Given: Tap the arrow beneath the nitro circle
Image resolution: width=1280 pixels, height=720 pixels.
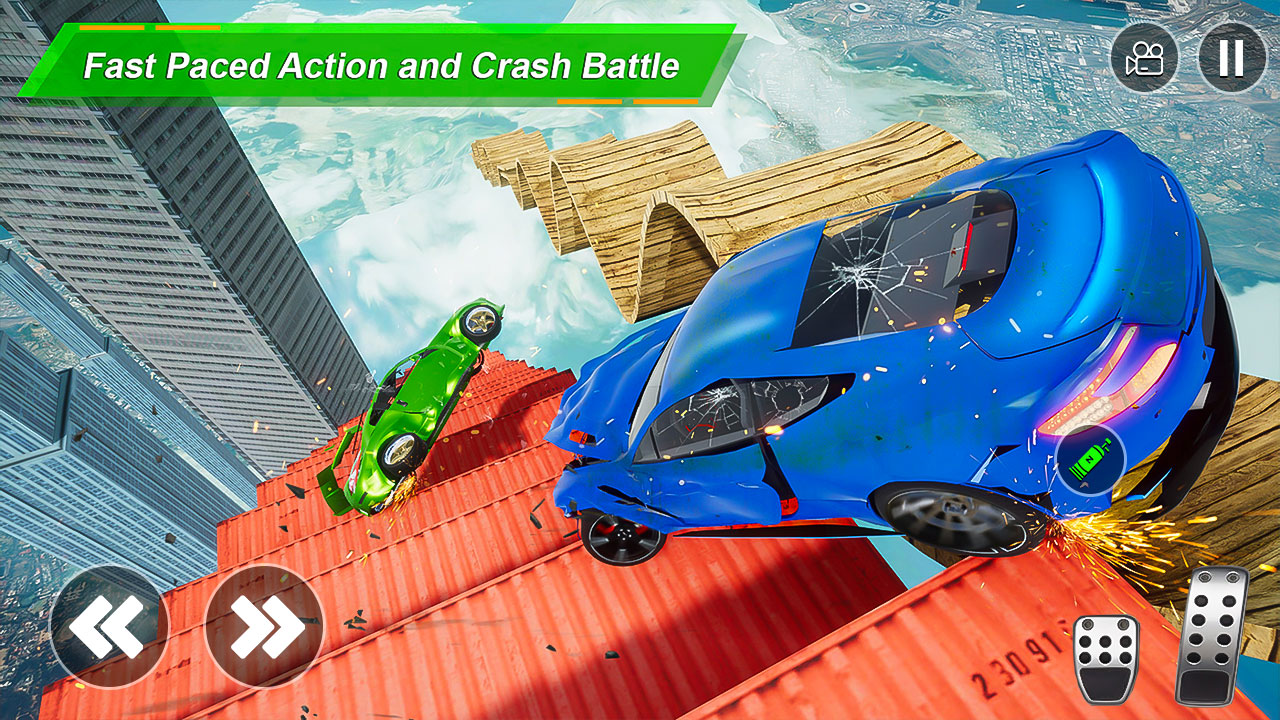Looking at the screenshot, I should [1084, 484].
